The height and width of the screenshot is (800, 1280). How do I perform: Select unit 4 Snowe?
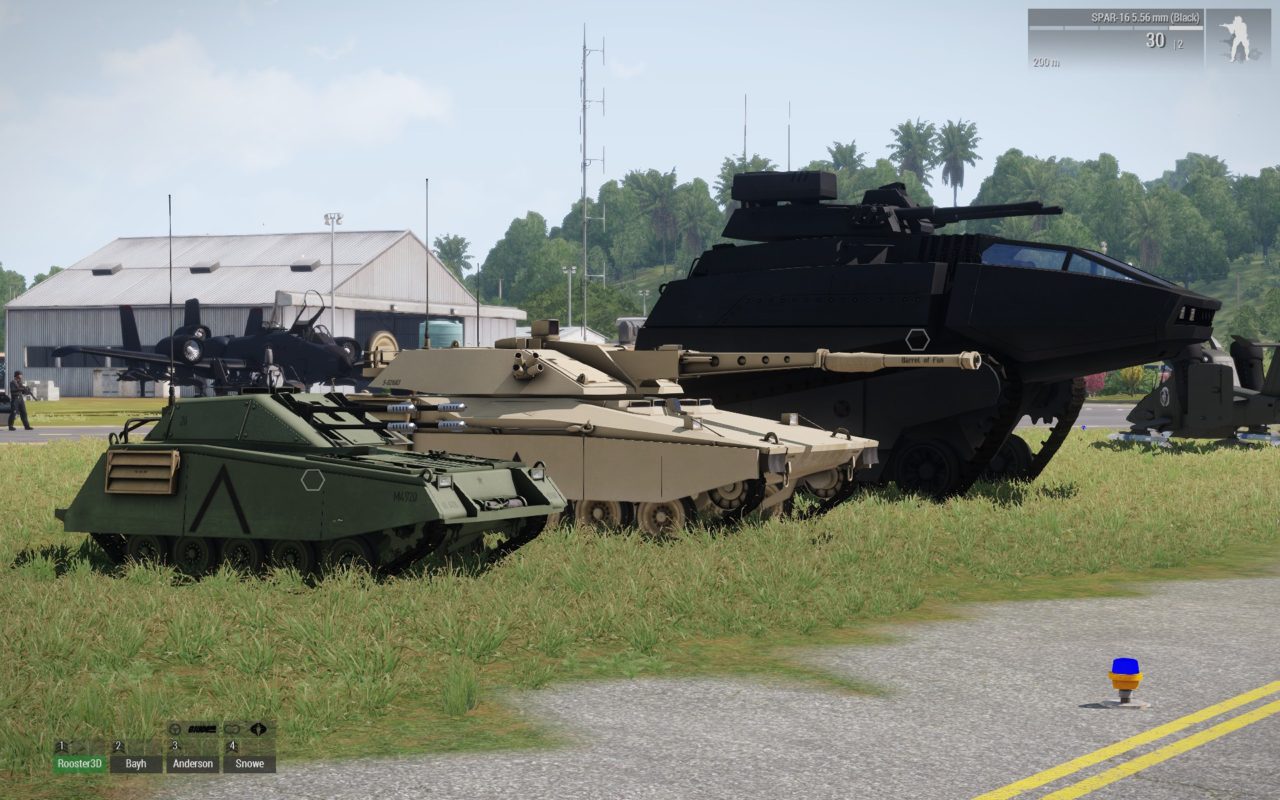point(250,762)
